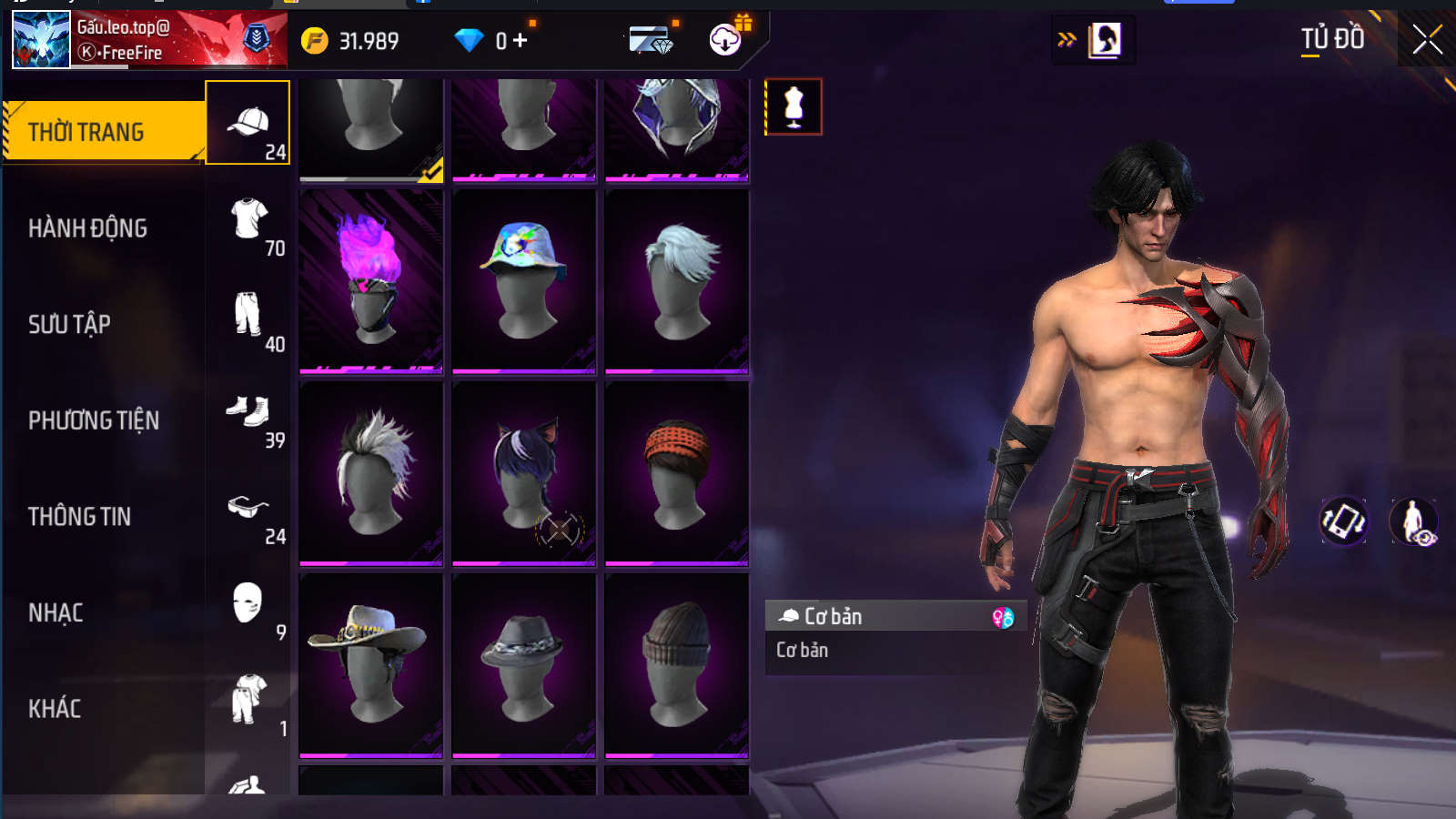Open the glasses accessory category
1456x819 pixels.
[248, 508]
